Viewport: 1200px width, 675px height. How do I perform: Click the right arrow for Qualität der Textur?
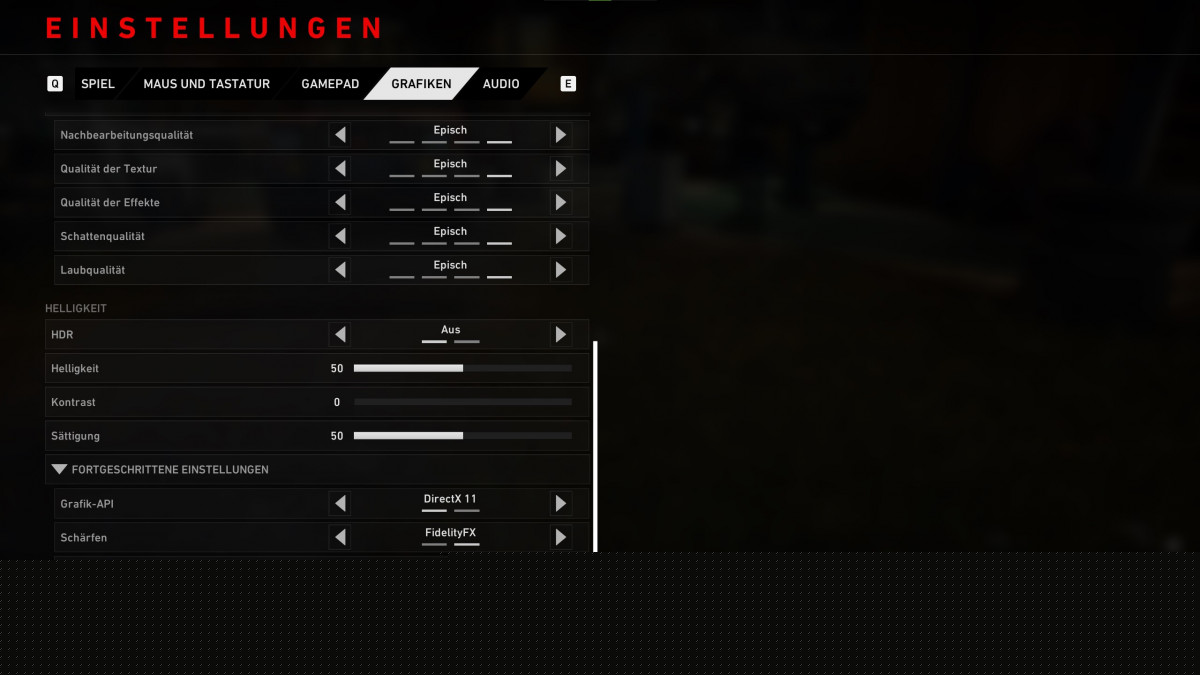click(x=561, y=169)
